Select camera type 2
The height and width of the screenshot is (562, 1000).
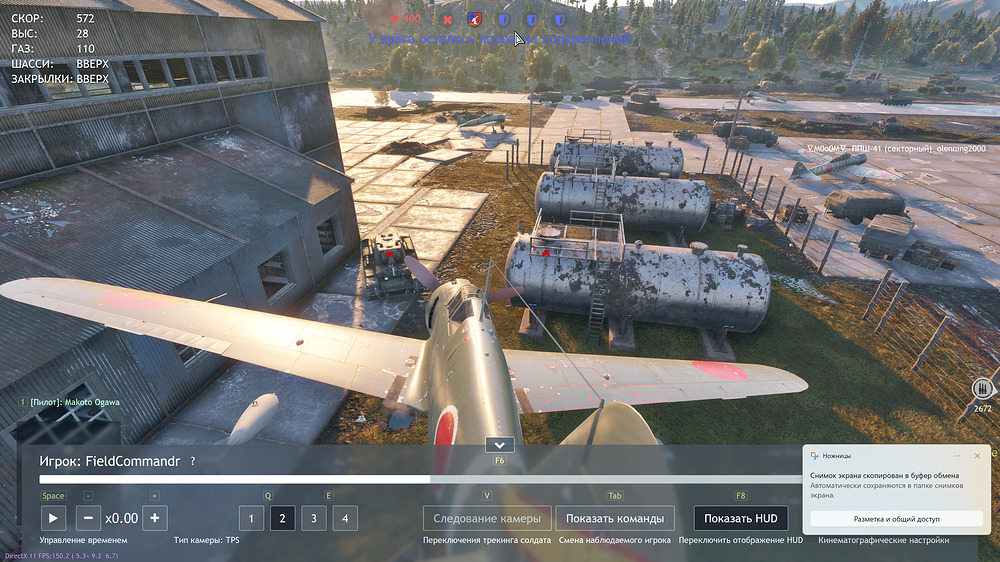coord(282,518)
